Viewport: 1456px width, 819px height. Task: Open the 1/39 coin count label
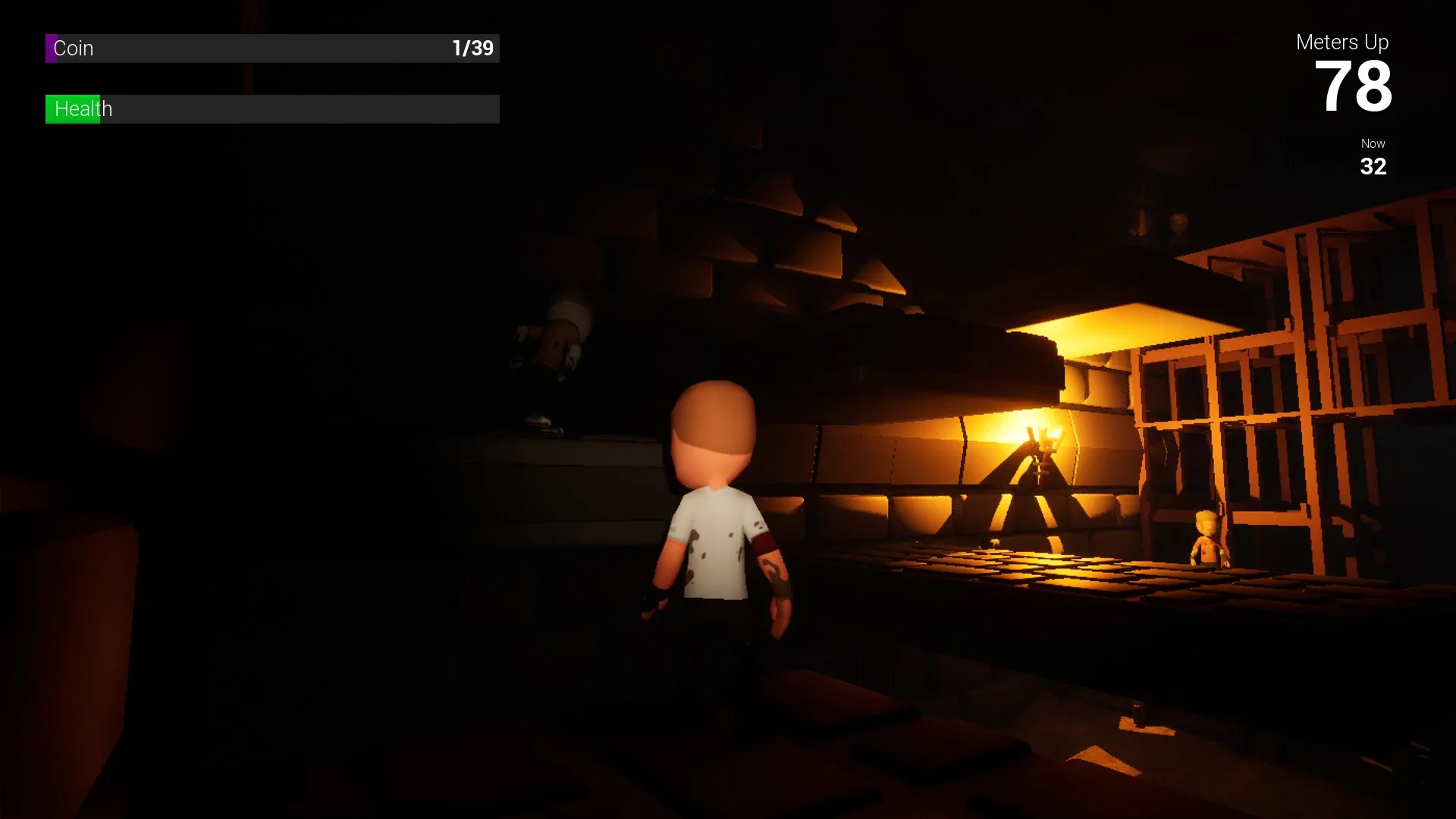471,47
